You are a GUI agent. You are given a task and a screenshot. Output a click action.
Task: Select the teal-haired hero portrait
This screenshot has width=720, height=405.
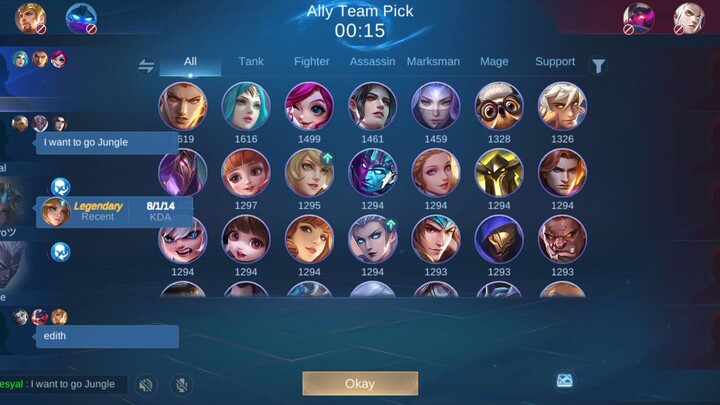[246, 106]
